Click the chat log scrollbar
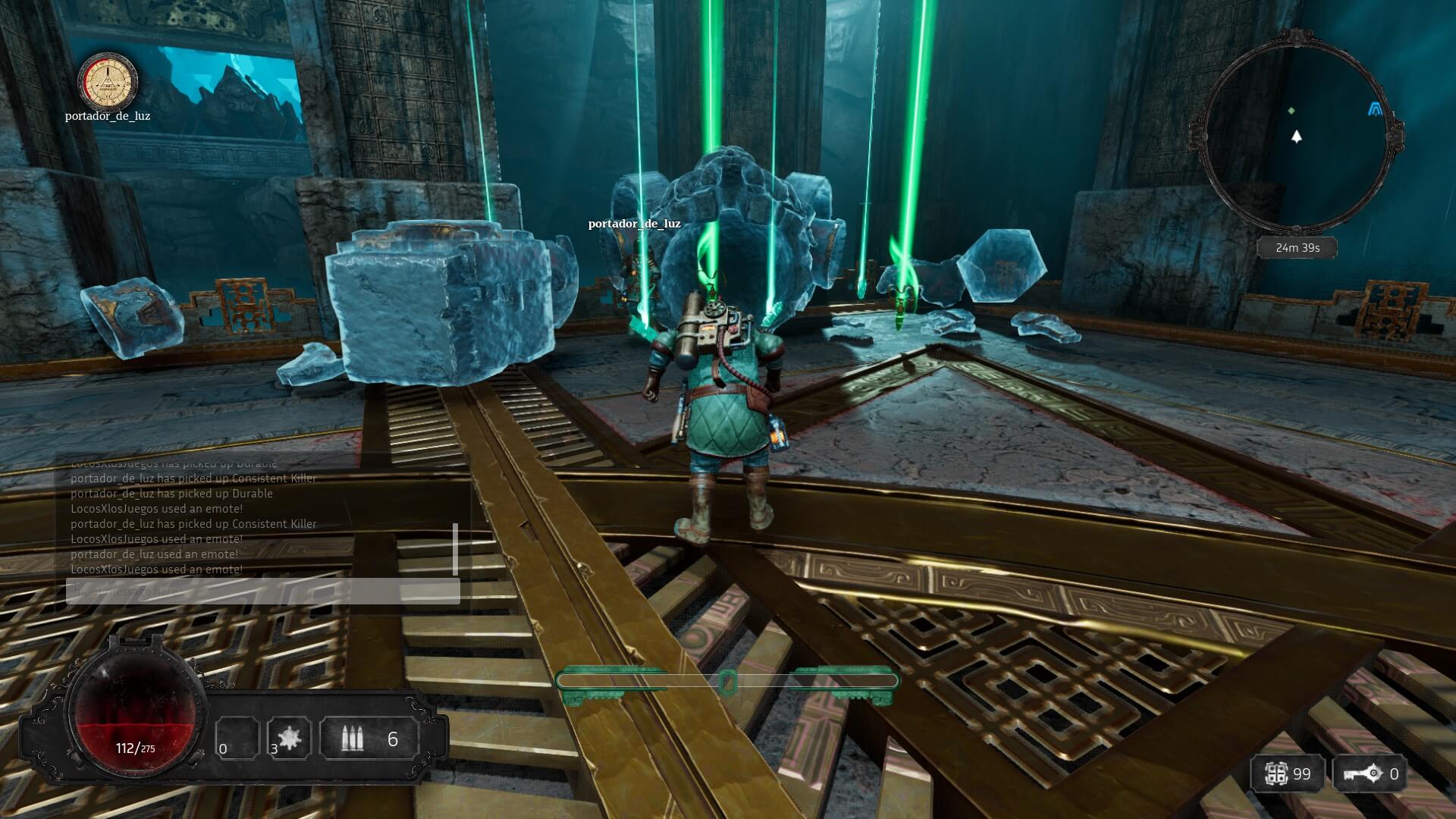Screen dimensions: 1456x819 click(x=455, y=548)
